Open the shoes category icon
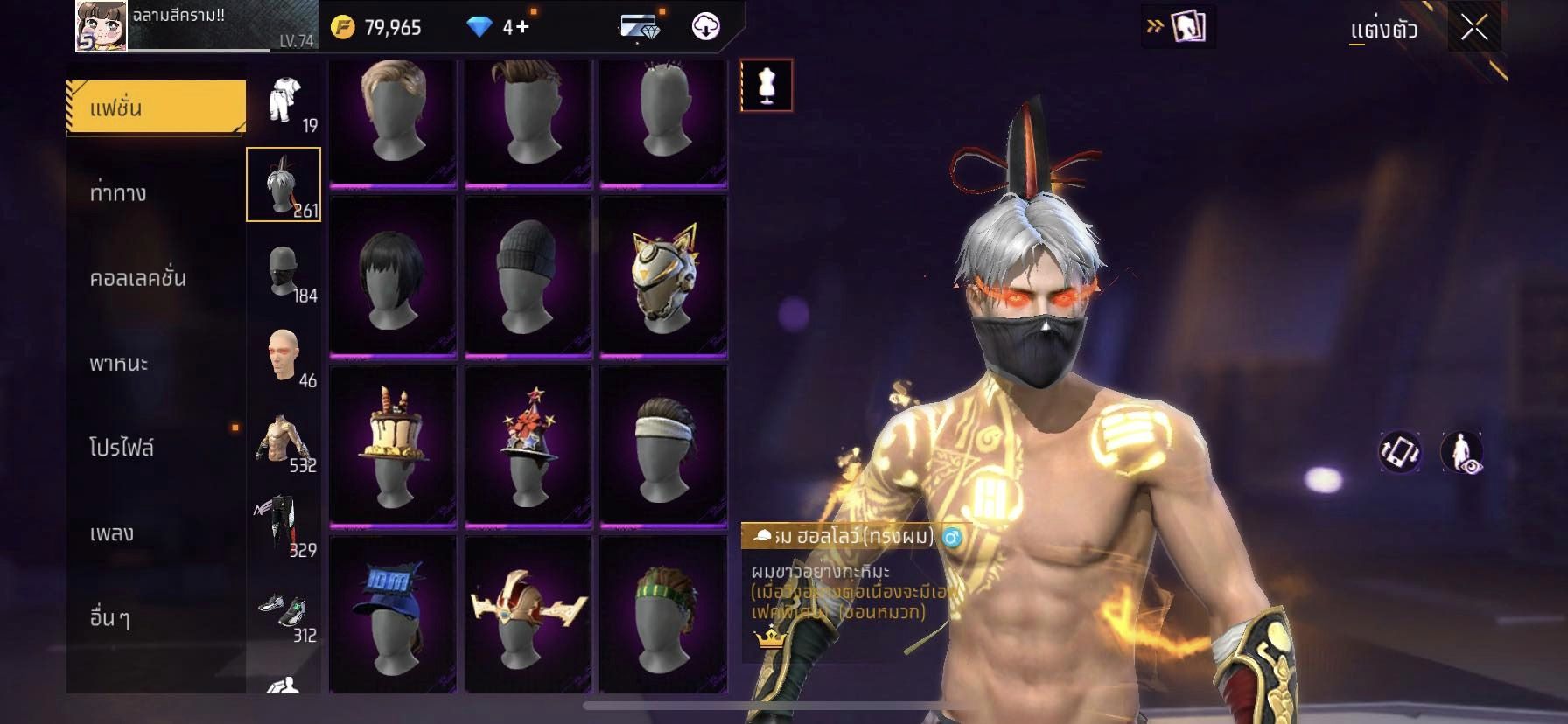1568x724 pixels. (284, 610)
